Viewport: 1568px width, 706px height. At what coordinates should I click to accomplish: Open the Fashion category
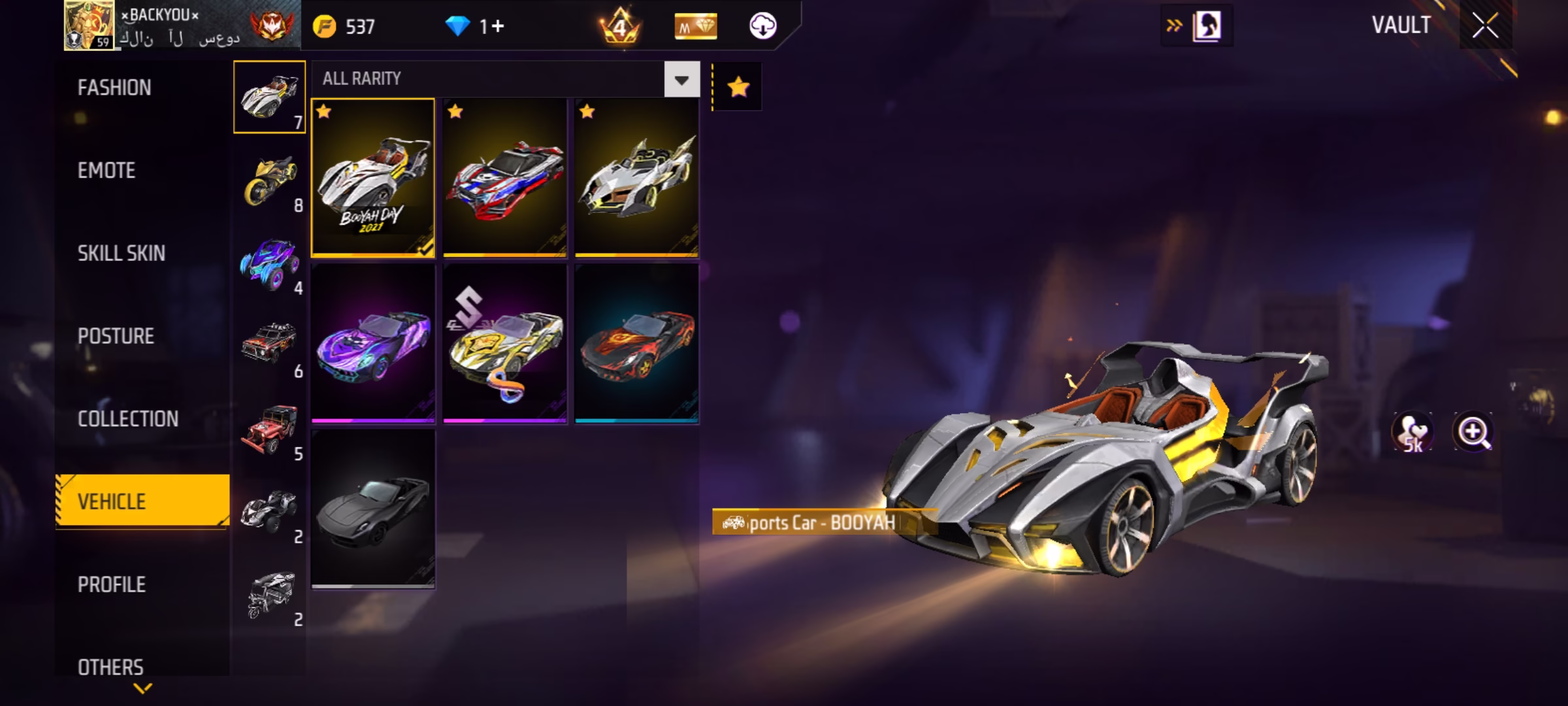click(114, 88)
